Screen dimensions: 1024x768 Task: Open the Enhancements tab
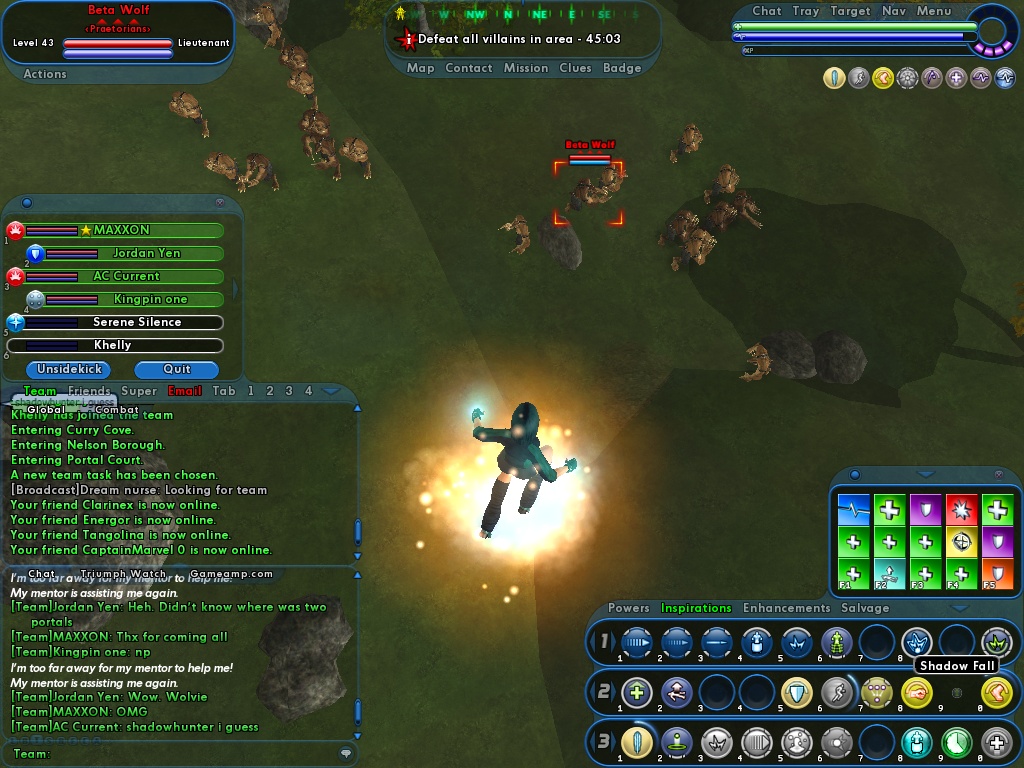pyautogui.click(x=786, y=608)
